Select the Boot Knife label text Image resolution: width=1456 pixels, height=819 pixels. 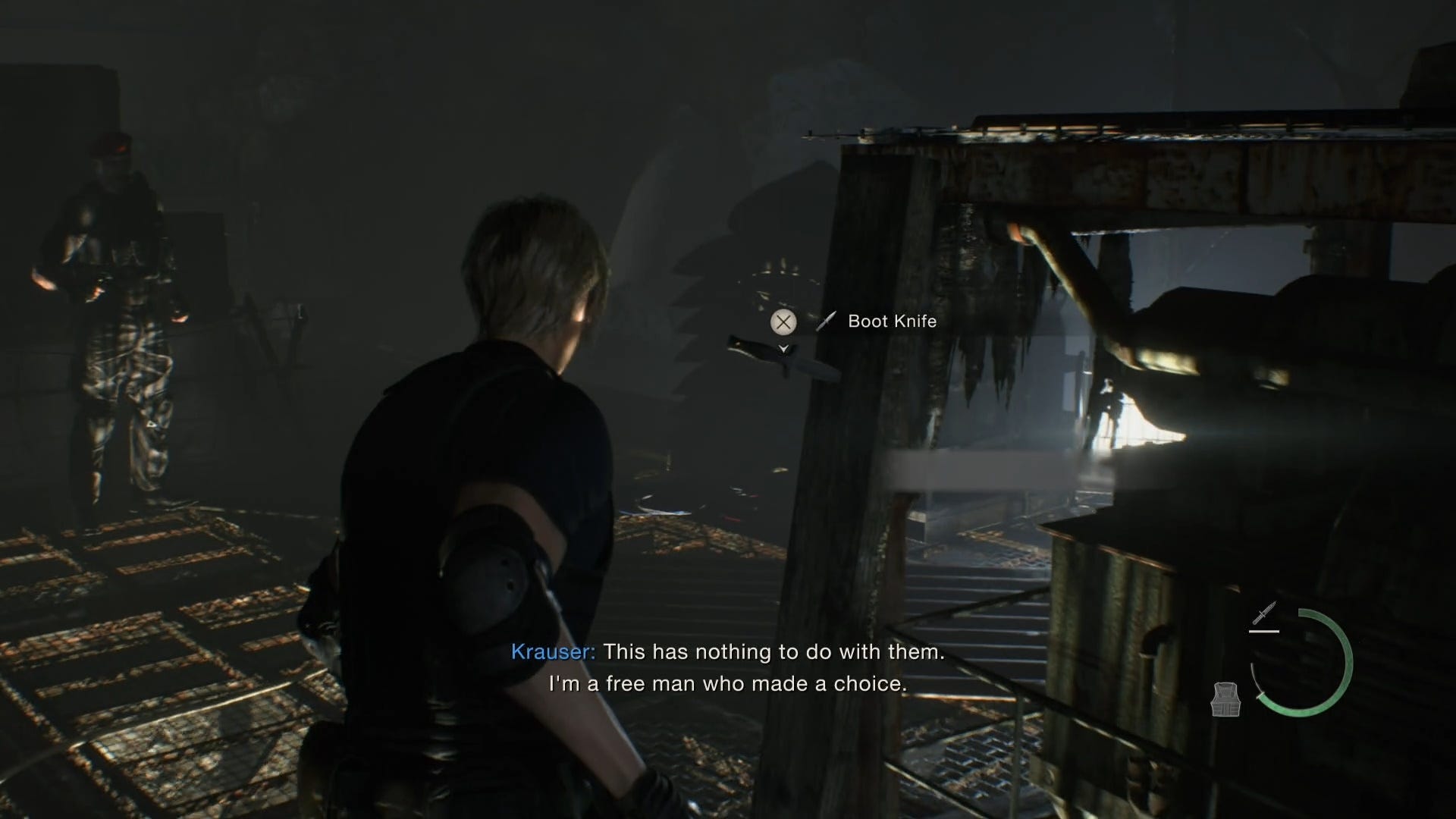tap(892, 321)
